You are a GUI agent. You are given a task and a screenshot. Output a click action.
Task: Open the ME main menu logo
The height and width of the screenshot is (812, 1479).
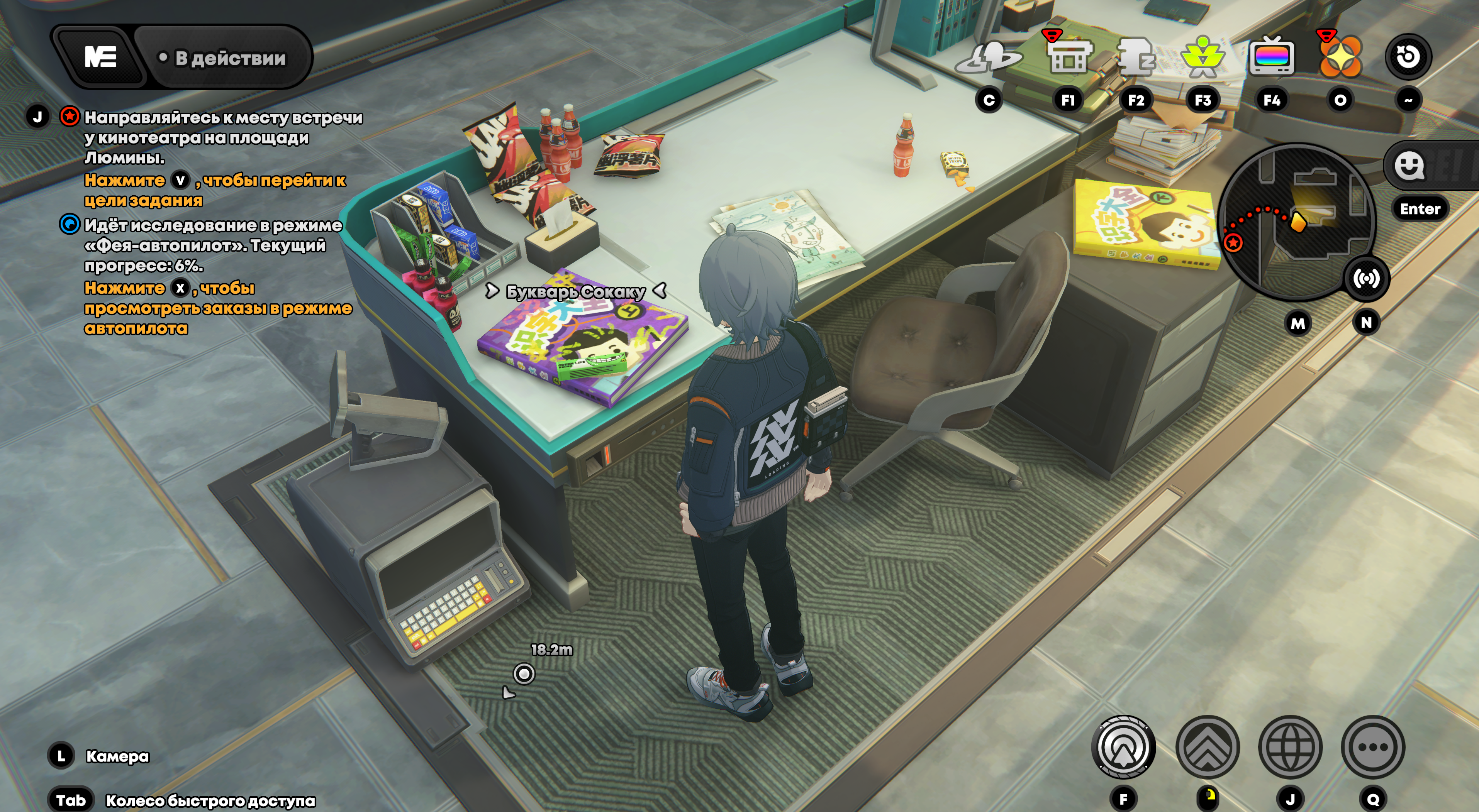(x=100, y=57)
